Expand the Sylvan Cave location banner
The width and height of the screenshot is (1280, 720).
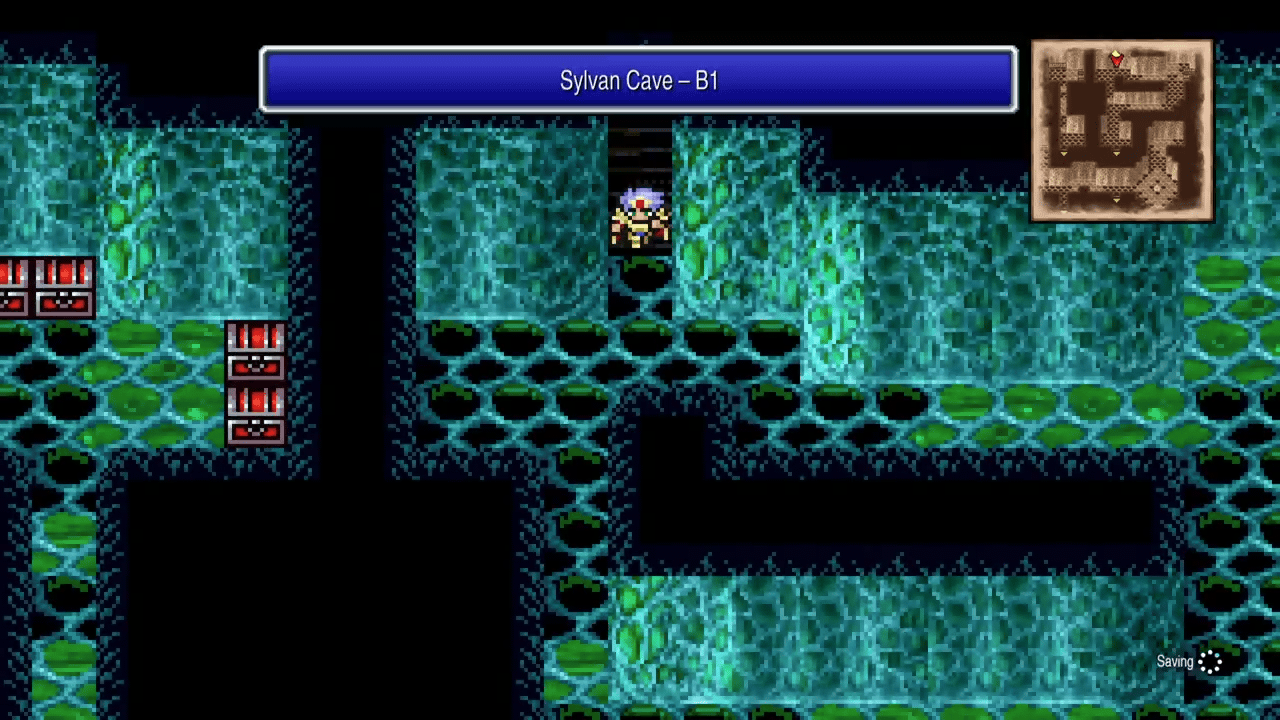pyautogui.click(x=639, y=80)
